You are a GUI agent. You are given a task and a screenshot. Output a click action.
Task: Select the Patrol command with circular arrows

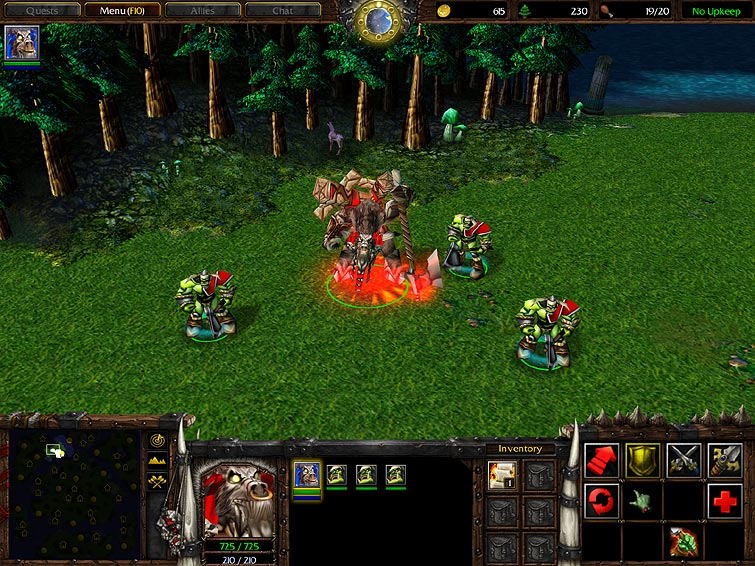click(601, 500)
